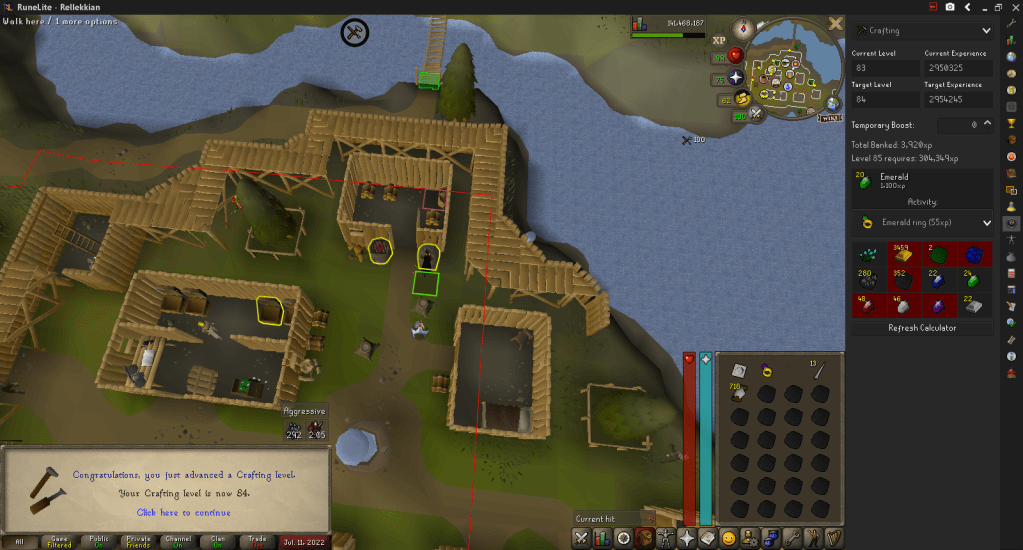Select the needle stack in the inventory

click(x=818, y=370)
